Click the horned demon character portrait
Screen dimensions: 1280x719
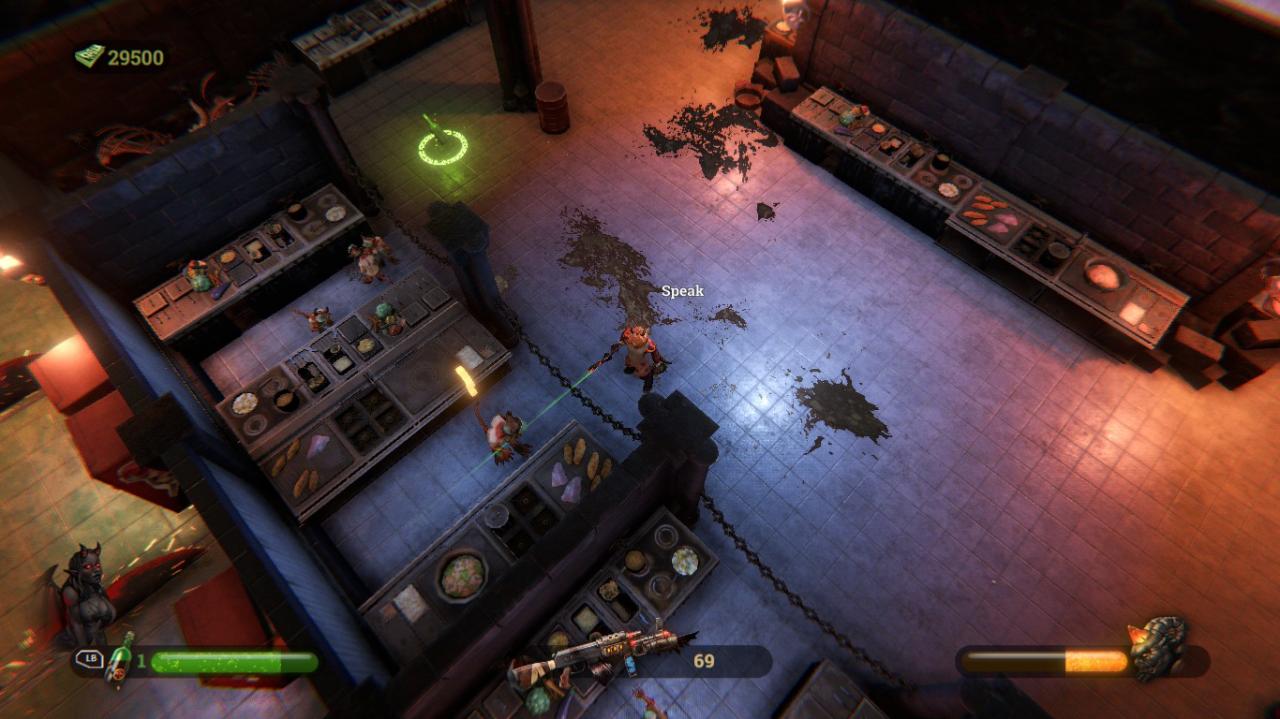[x=87, y=595]
